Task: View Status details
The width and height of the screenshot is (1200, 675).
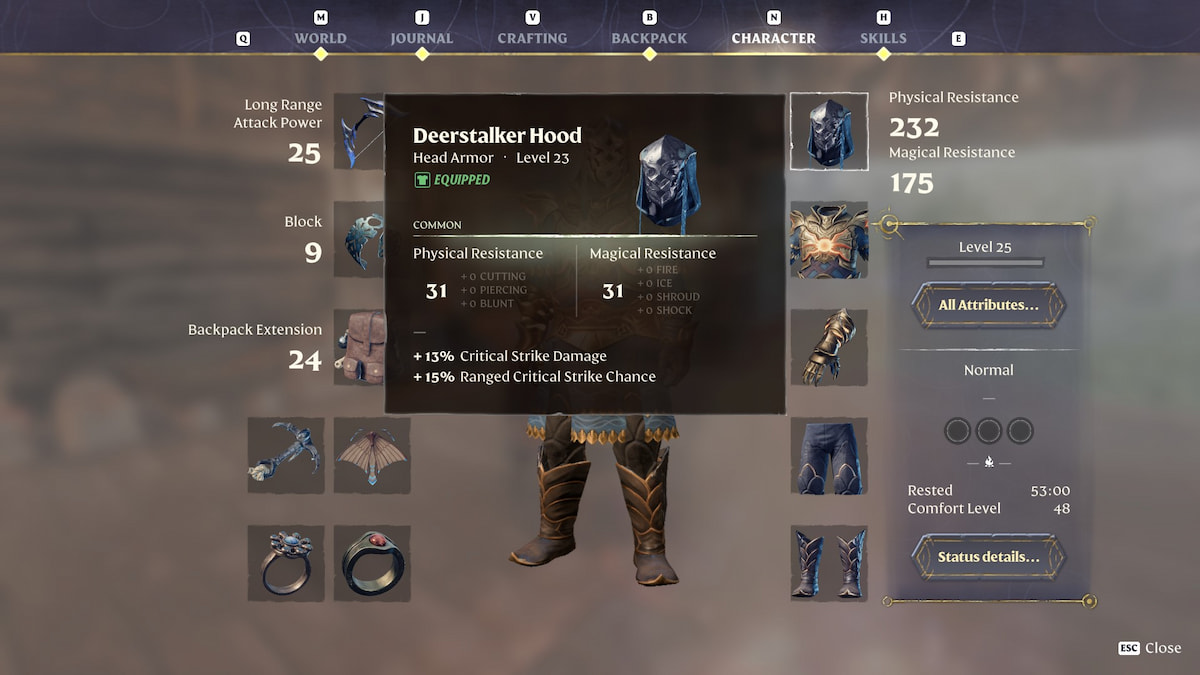Action: pos(988,557)
